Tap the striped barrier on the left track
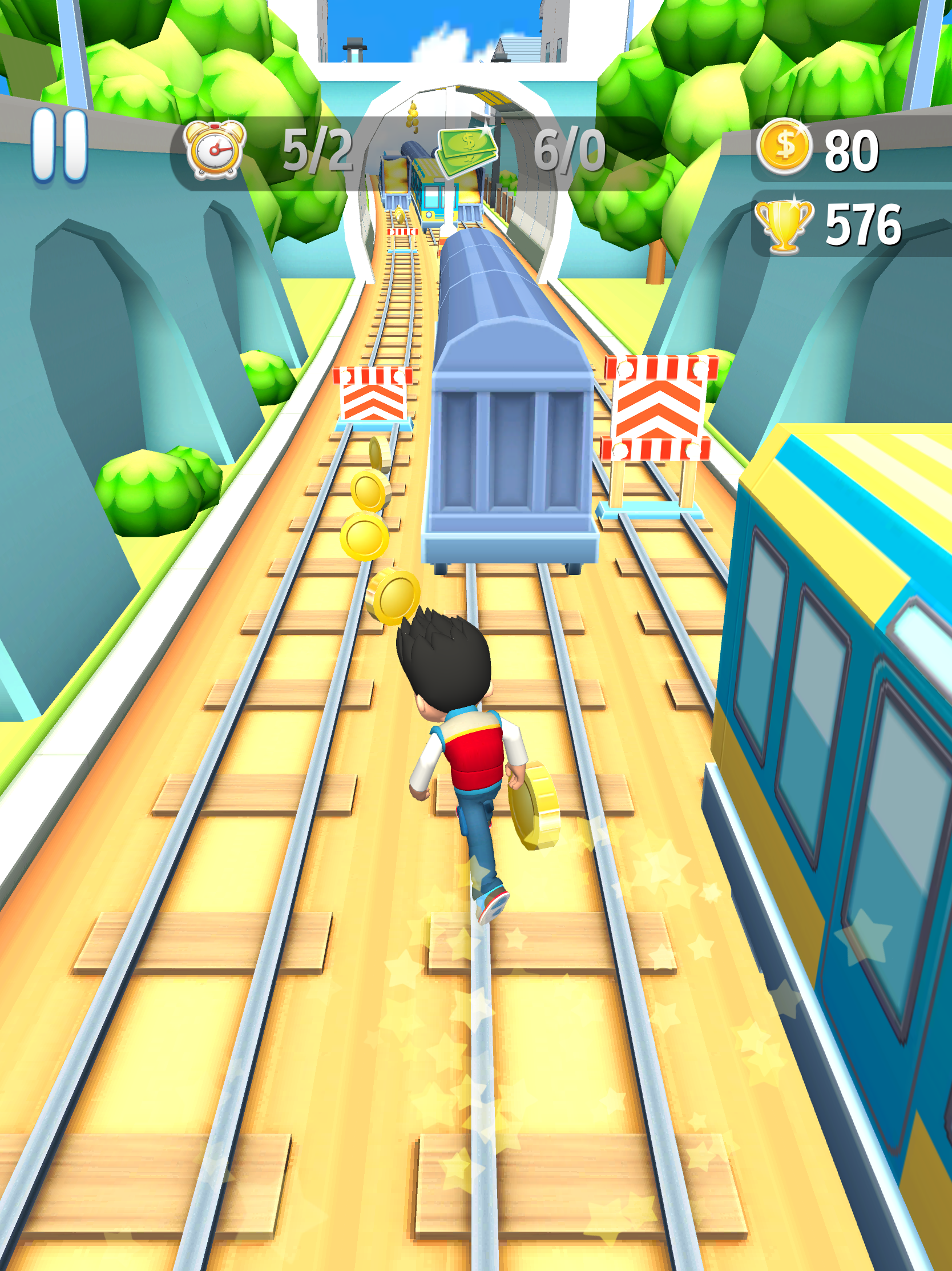 click(374, 393)
